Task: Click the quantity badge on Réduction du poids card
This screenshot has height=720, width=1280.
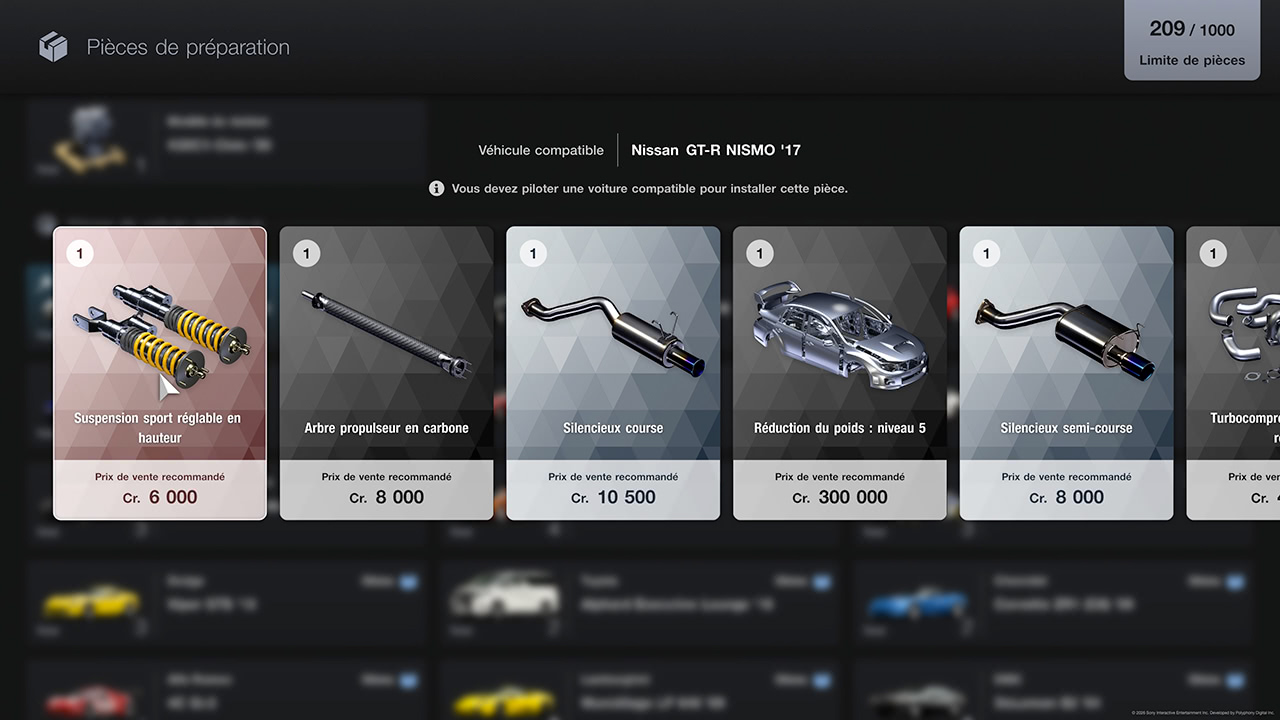Action: (x=760, y=253)
